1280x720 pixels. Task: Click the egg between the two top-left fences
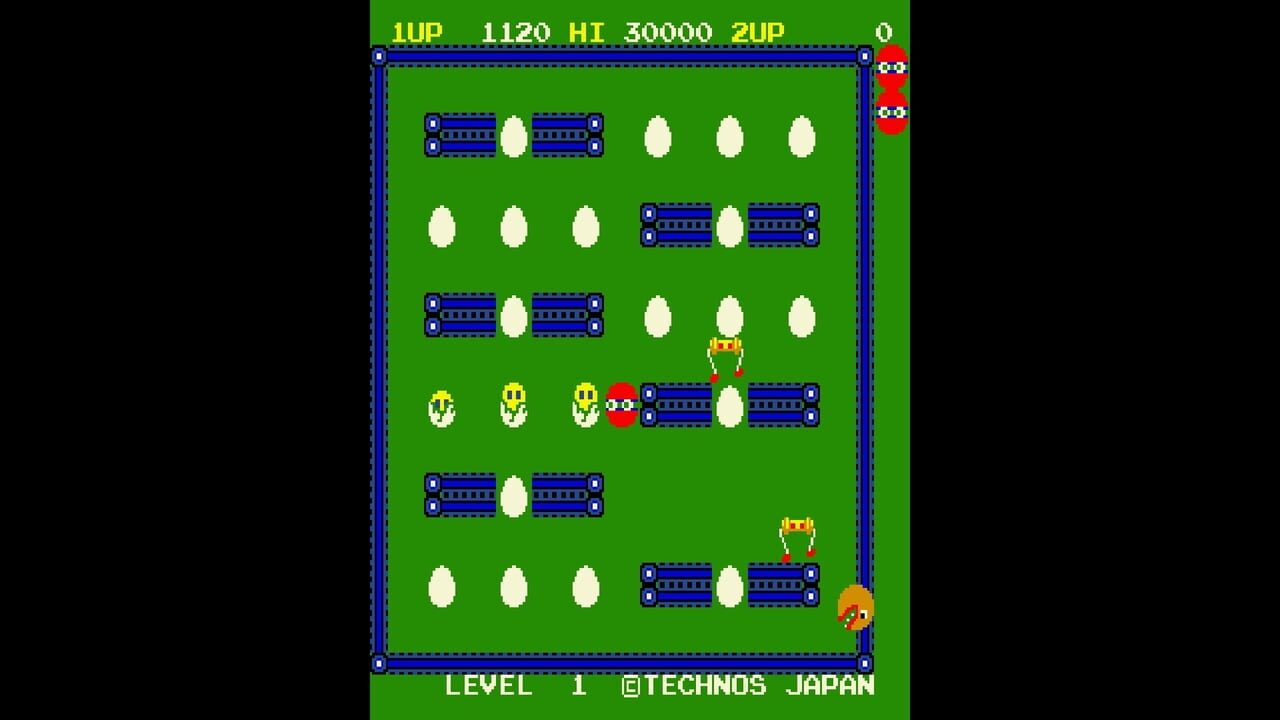tap(512, 136)
